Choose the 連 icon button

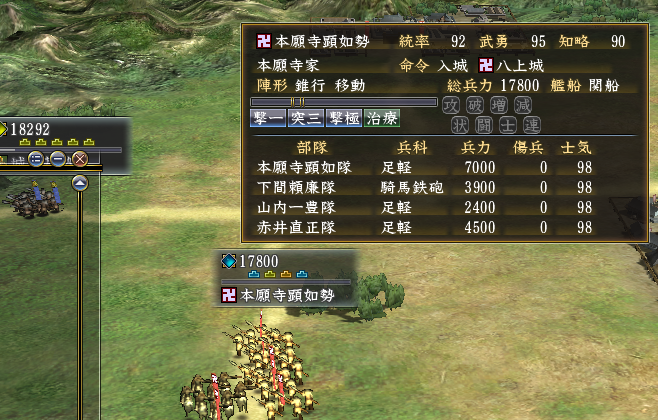(x=533, y=125)
